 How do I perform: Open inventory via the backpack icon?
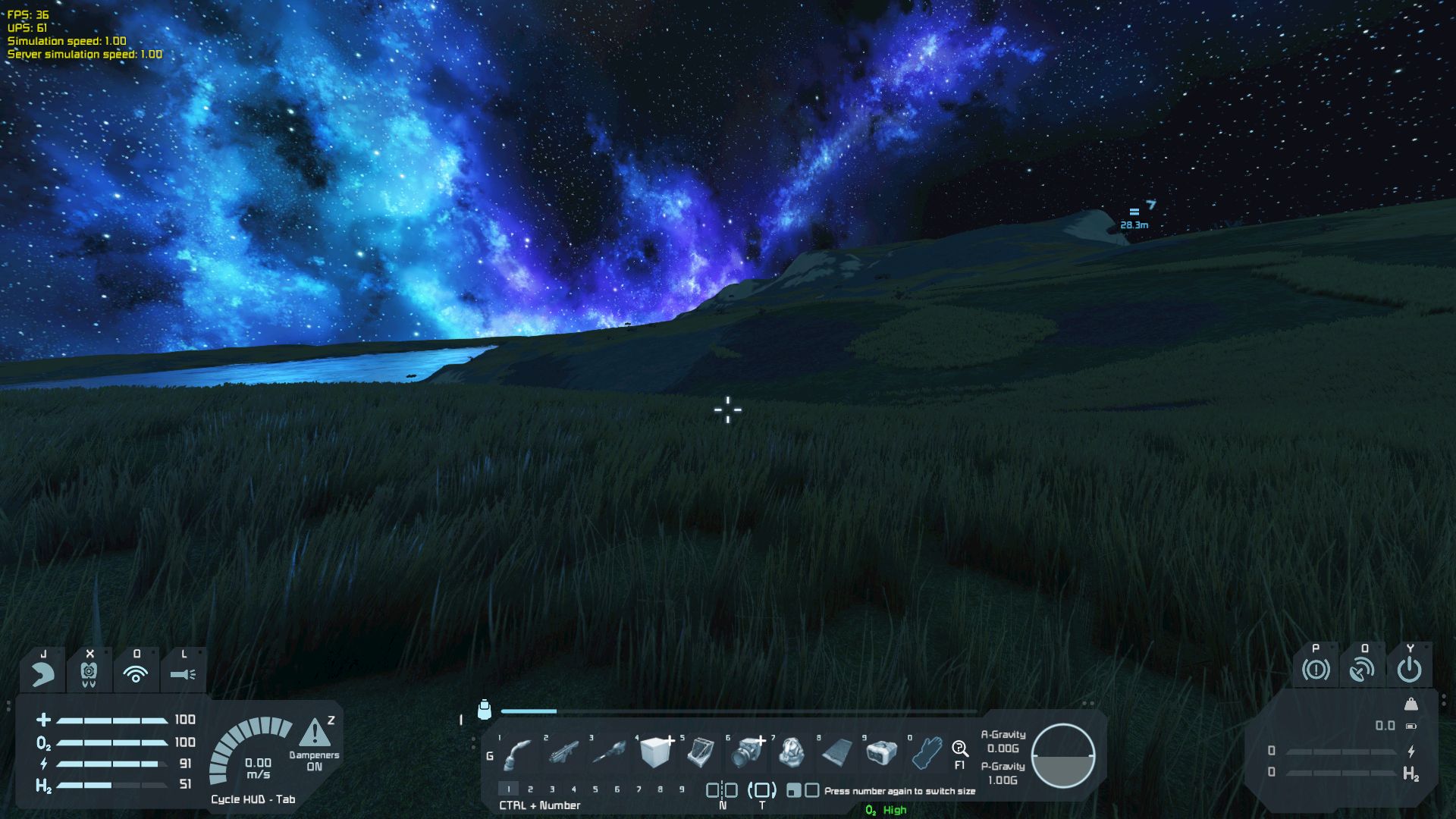point(485,710)
